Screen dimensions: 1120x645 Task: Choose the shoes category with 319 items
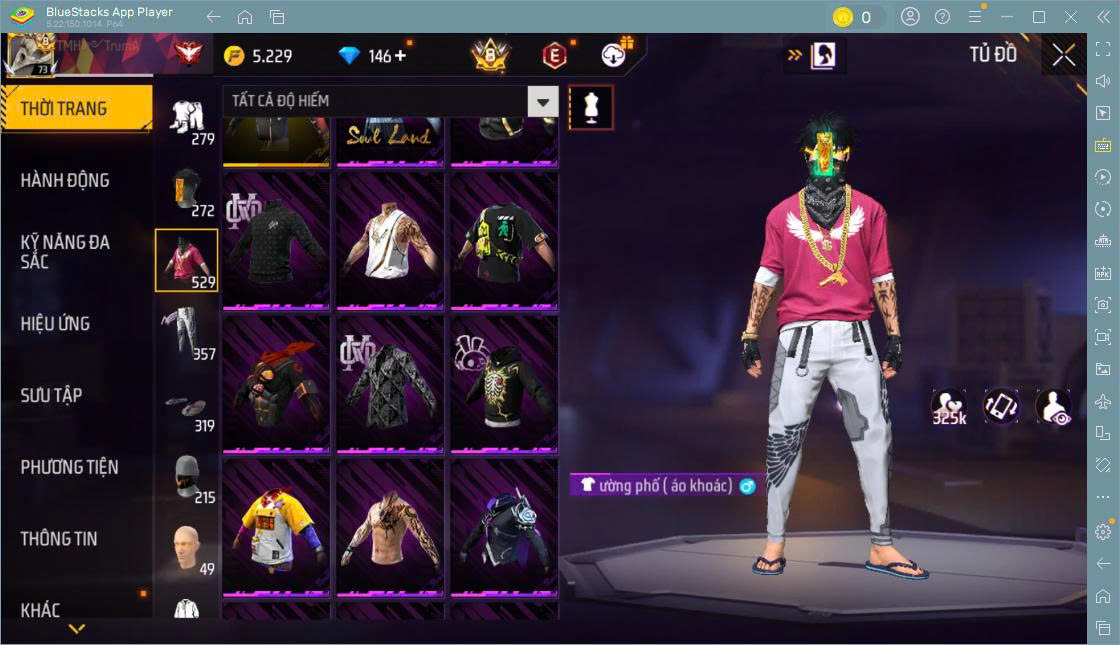click(186, 404)
